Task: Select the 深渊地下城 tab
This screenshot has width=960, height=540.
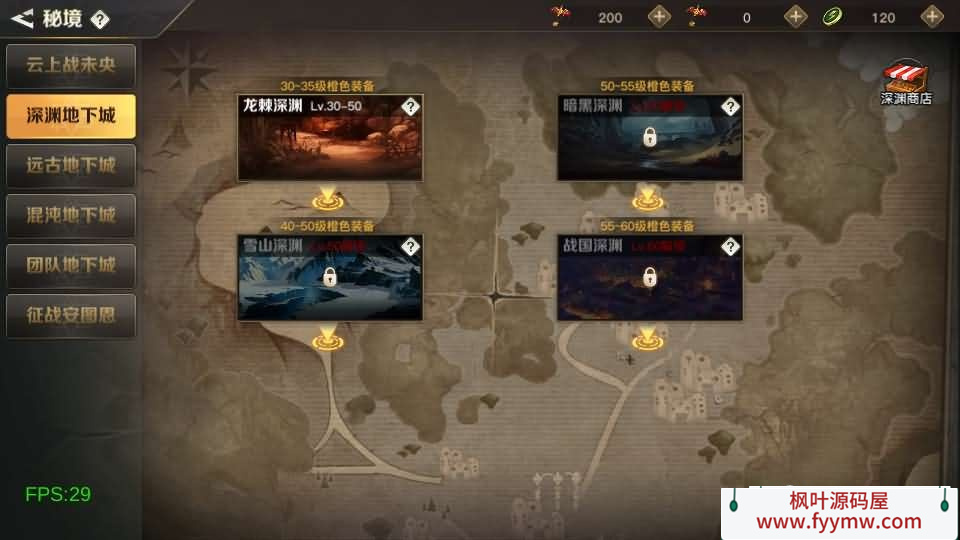Action: (71, 116)
